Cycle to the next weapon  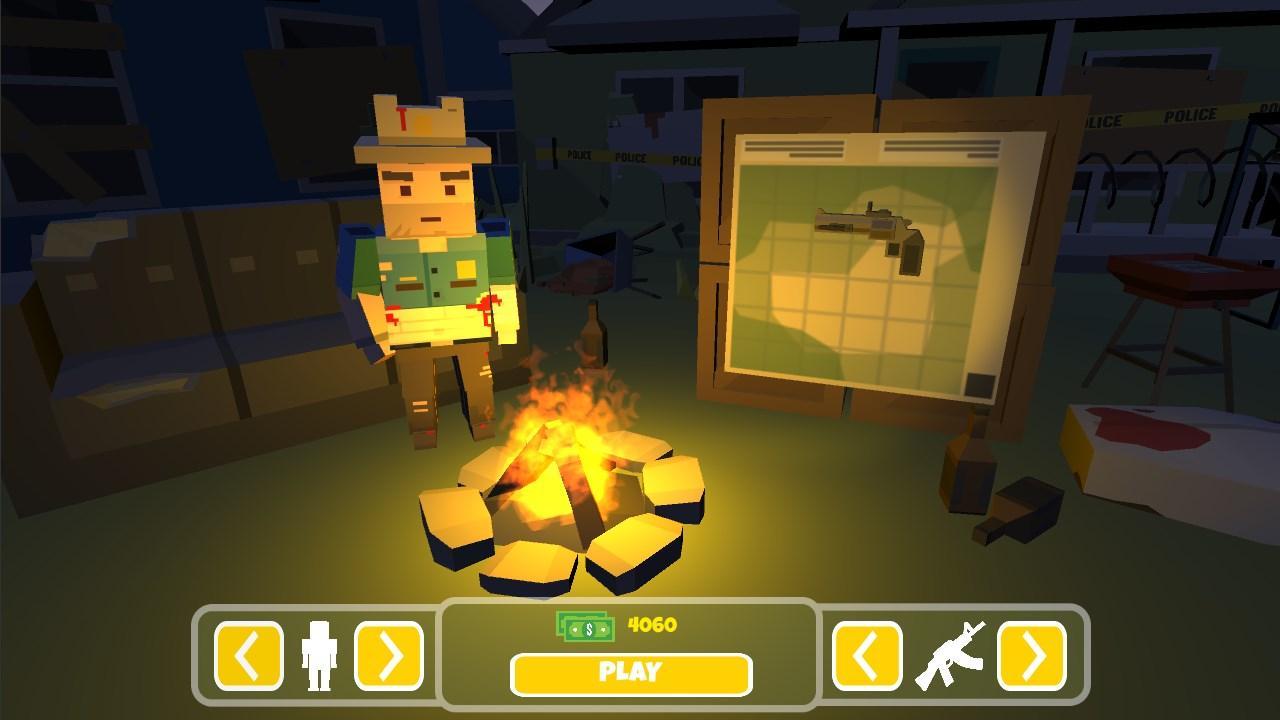tap(1031, 656)
